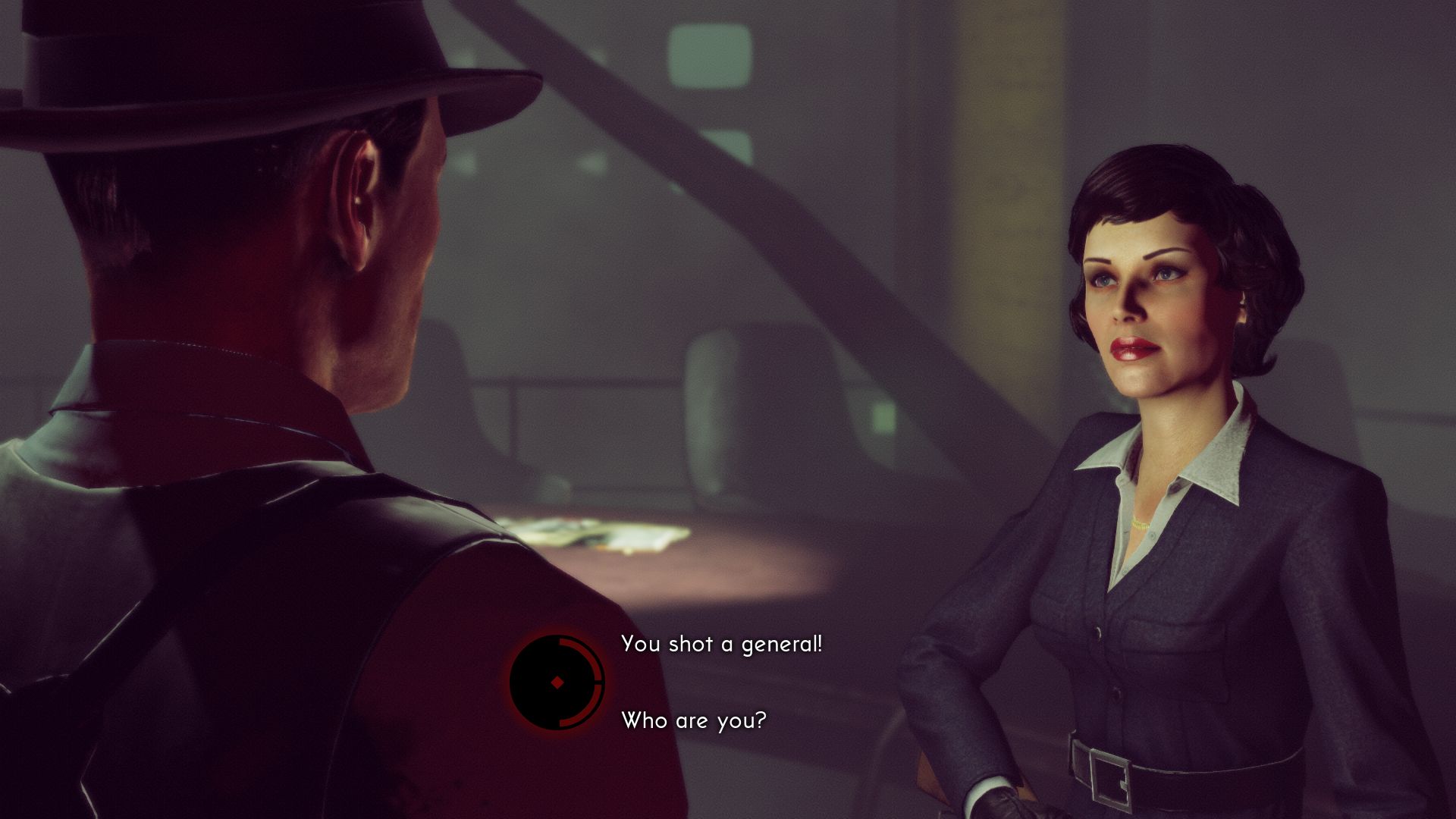Choose the "You shot a general!" reply
Viewport: 1456px width, 819px height.
[x=721, y=645]
